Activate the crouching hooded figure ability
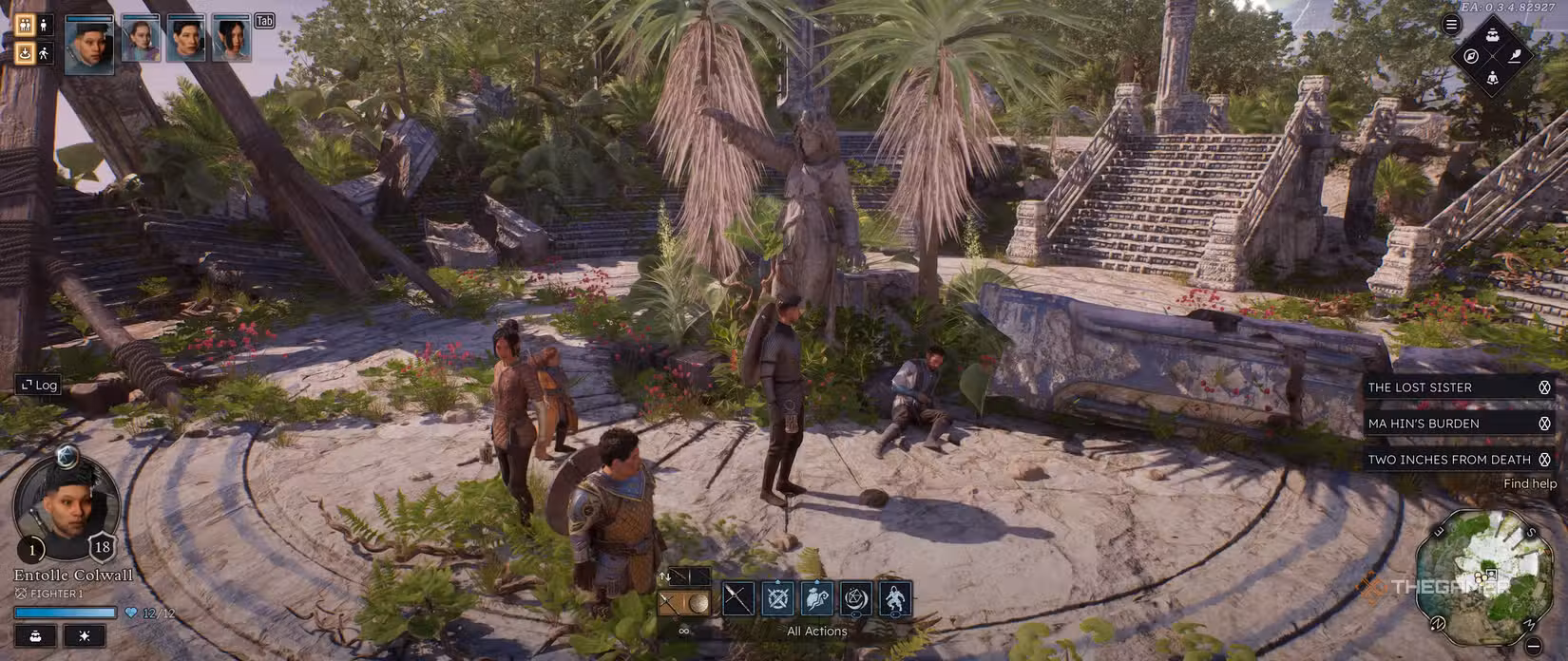 (x=895, y=598)
